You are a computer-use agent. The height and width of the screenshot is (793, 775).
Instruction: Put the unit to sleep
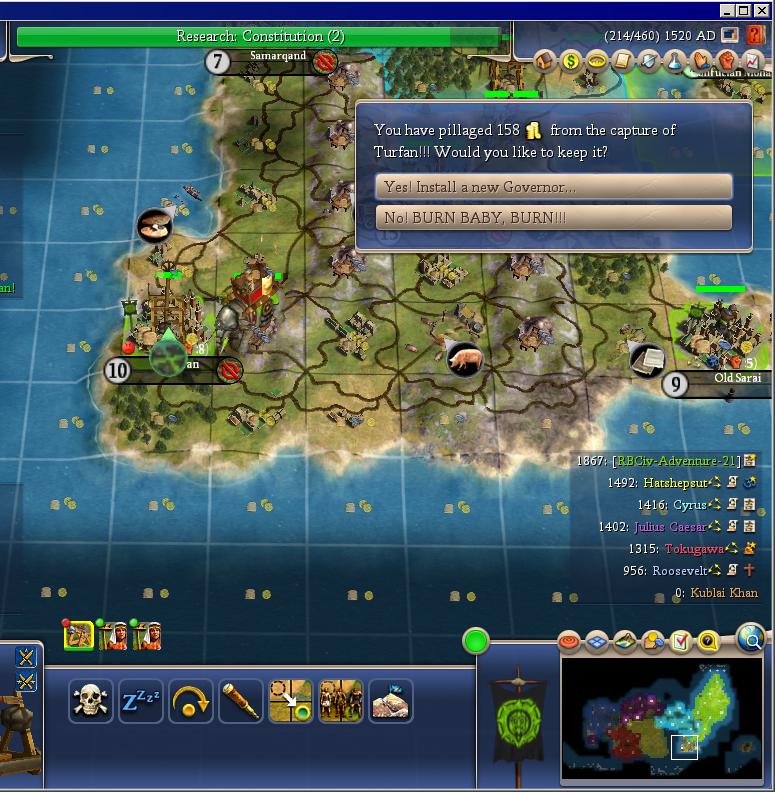point(141,701)
